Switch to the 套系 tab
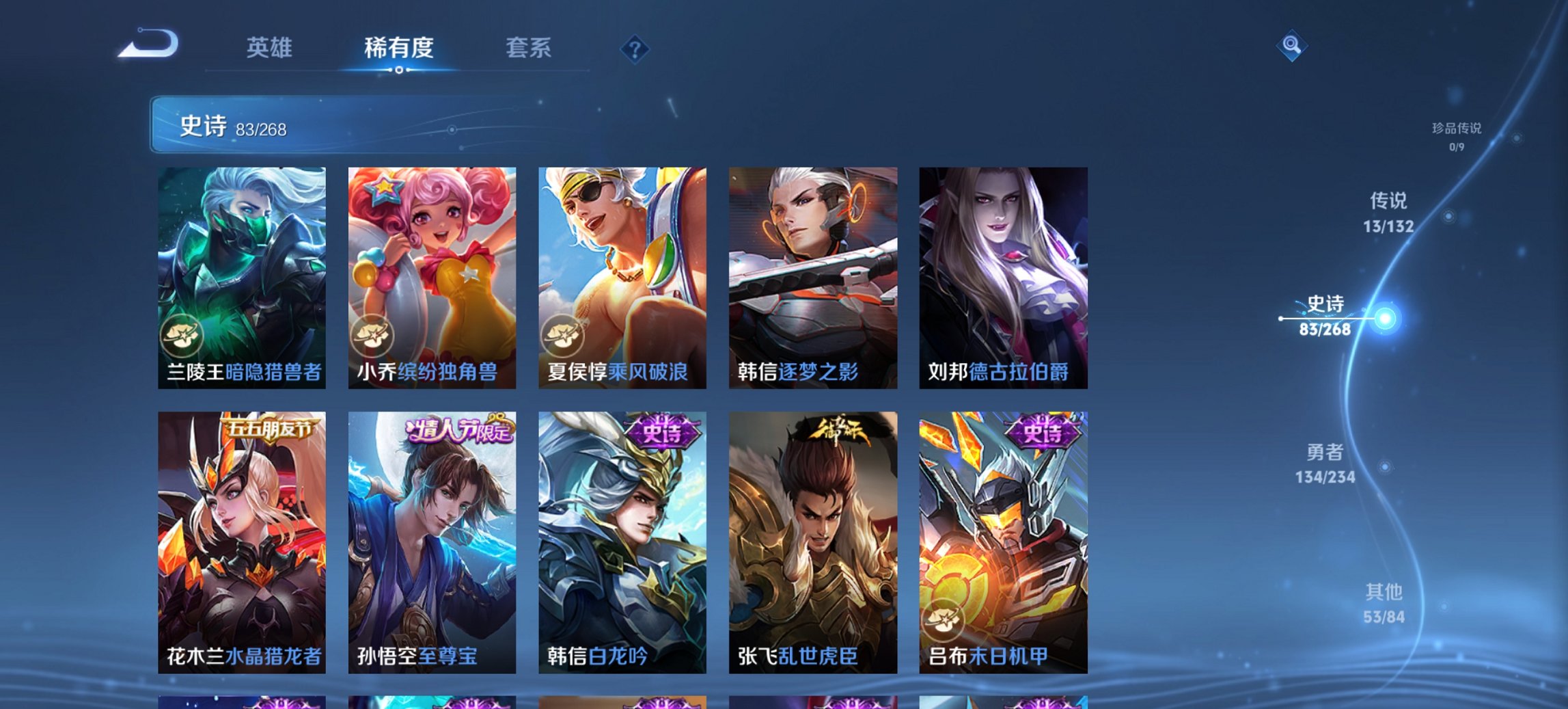This screenshot has height=709, width=1568. coord(529,48)
